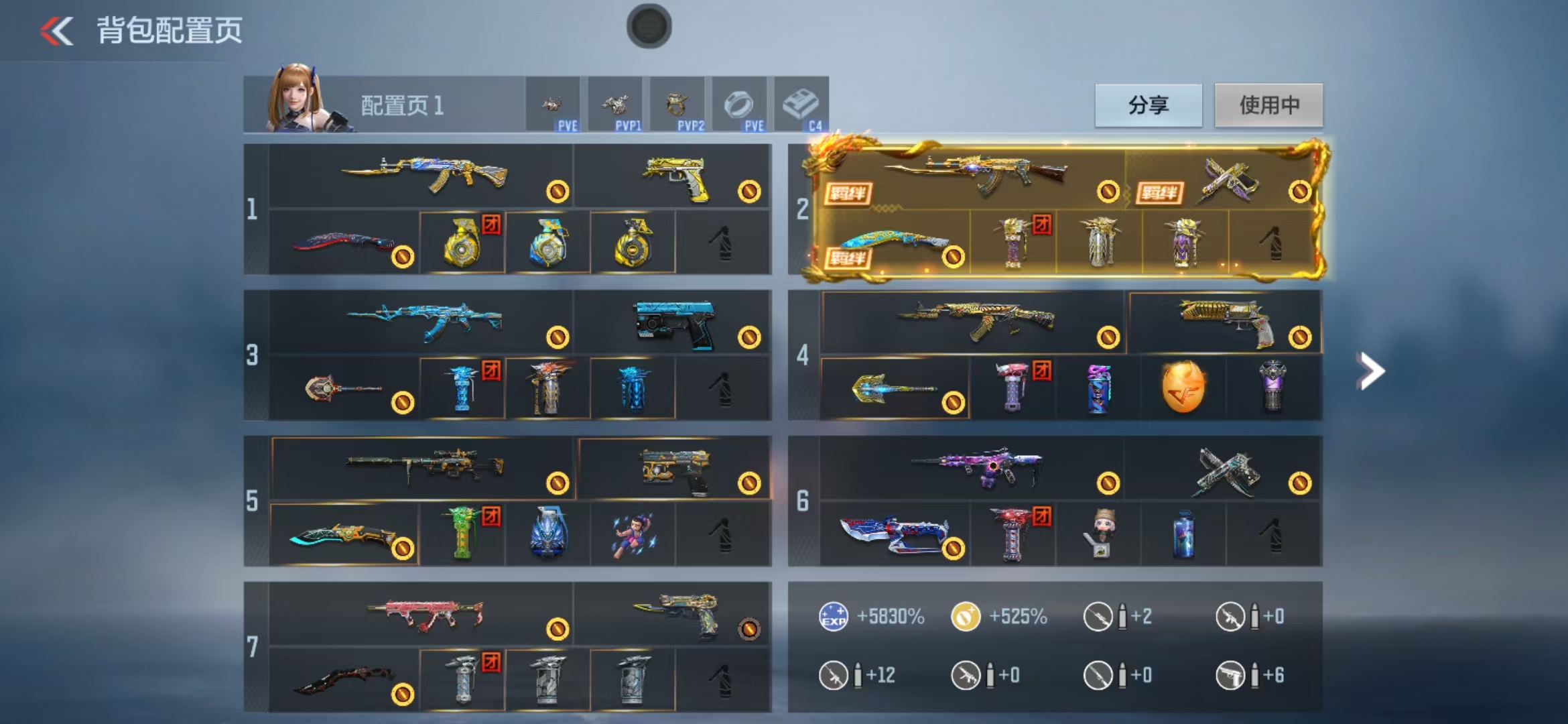Pick the green dragon grenade in bag 5
Image resolution: width=1568 pixels, height=724 pixels.
pos(462,534)
